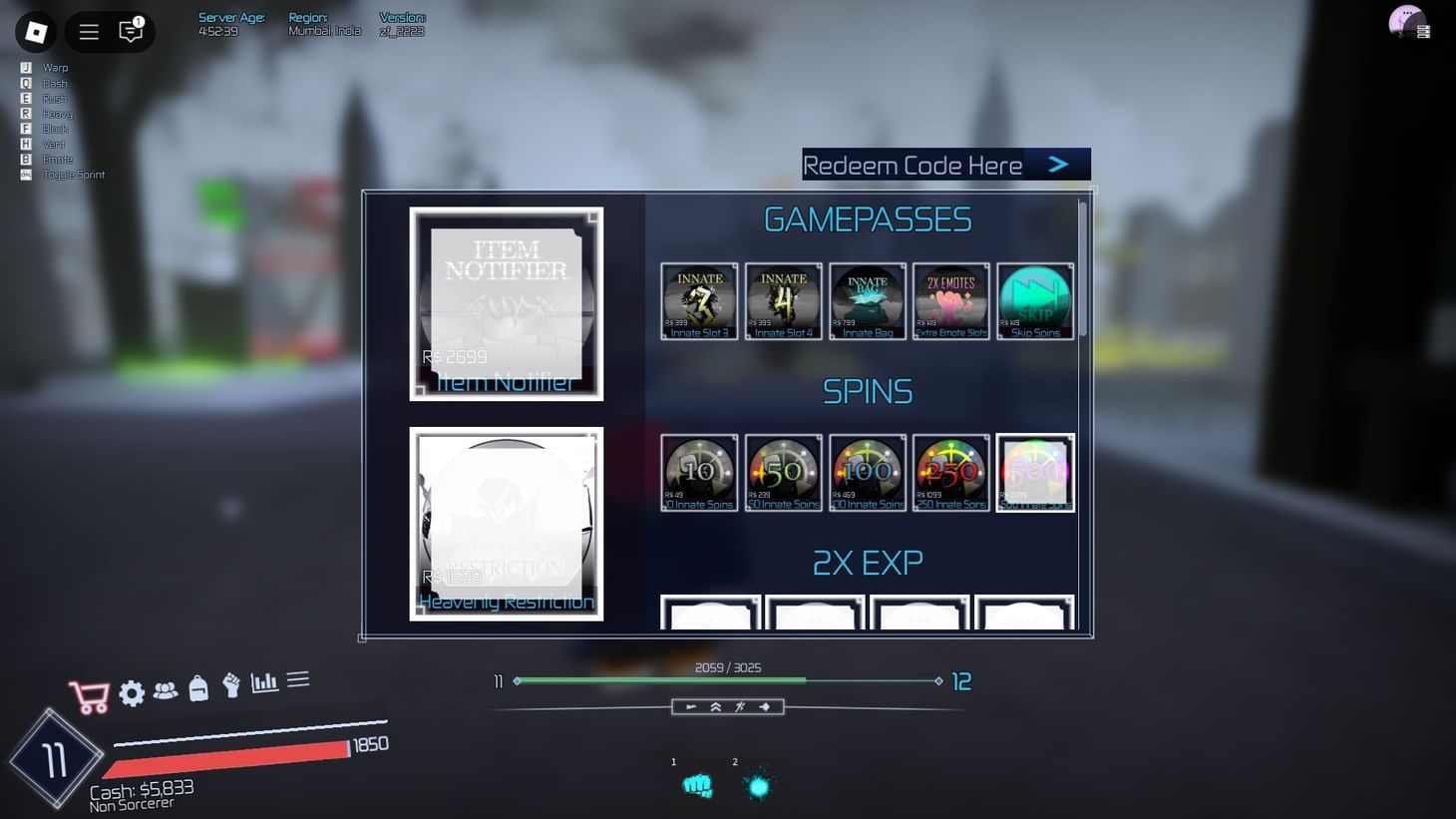1456x819 pixels.
Task: Select the fist combat icon
Action: pos(230,687)
